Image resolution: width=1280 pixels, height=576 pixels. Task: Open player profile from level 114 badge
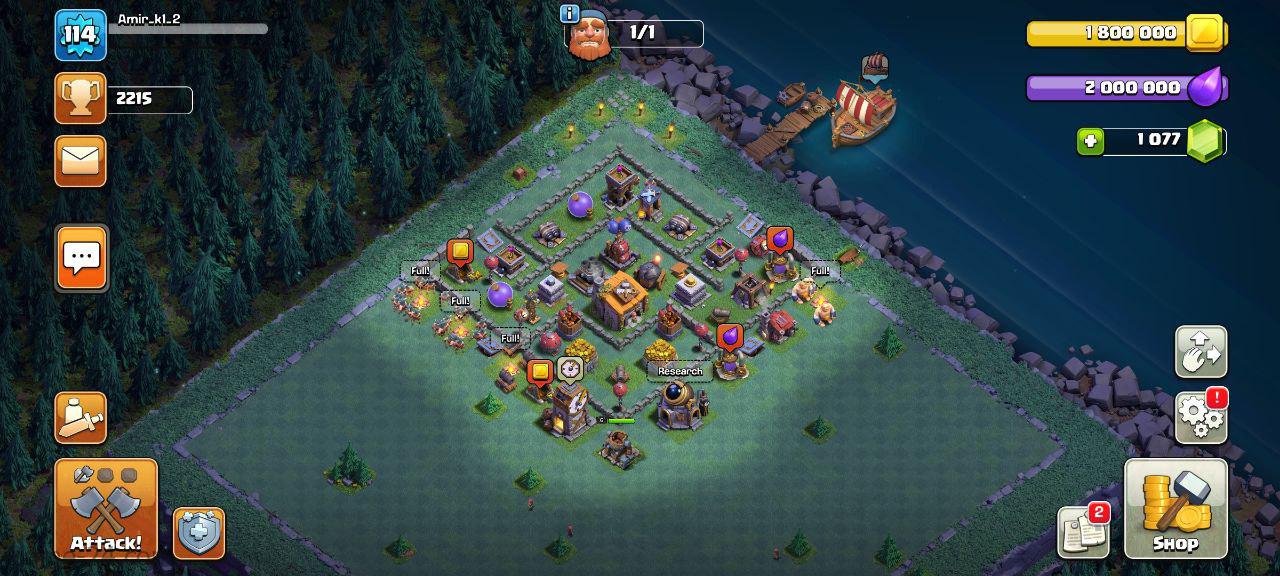click(x=80, y=36)
